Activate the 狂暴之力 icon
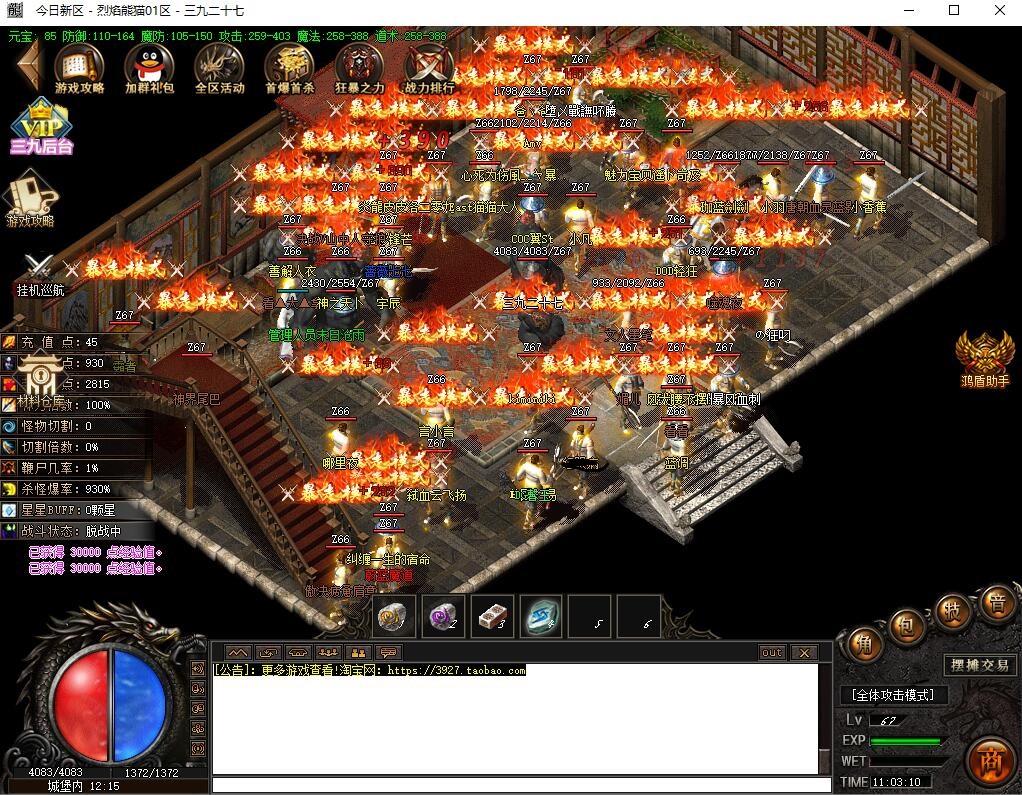Screen dimensions: 1022x795 [x=358, y=67]
